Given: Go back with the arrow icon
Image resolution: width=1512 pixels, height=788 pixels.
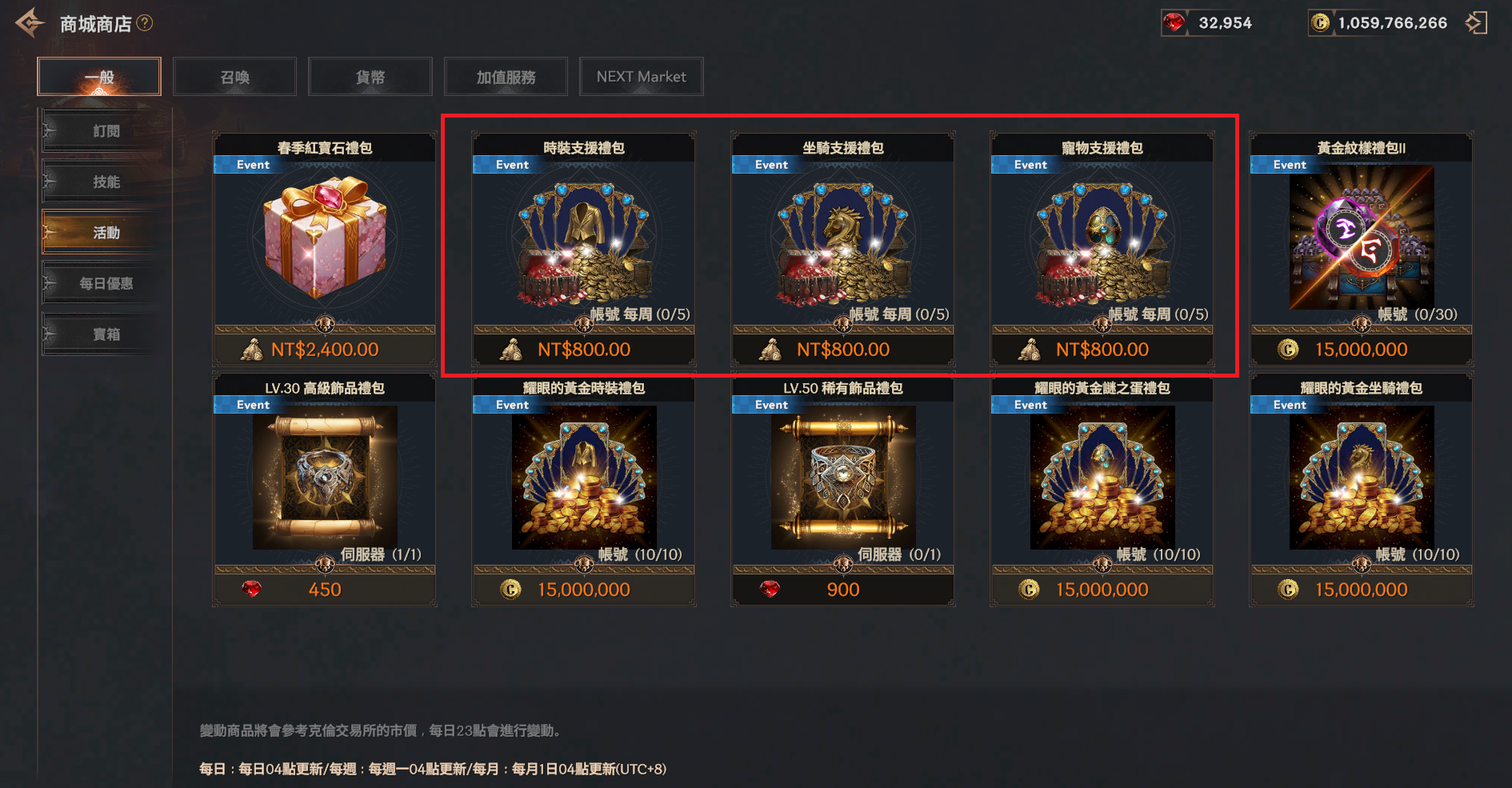Looking at the screenshot, I should [29, 23].
